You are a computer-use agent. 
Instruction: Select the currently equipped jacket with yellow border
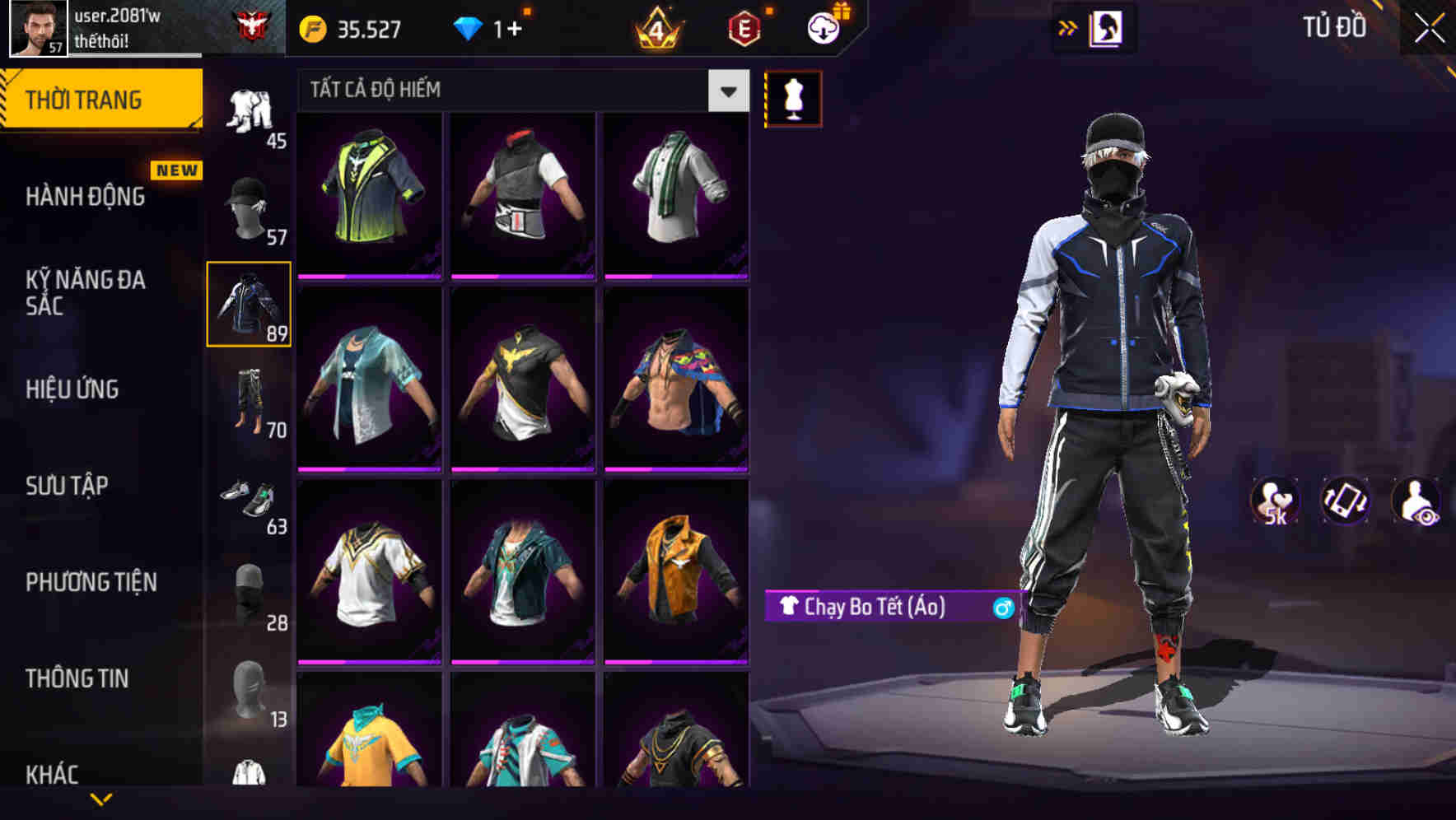coord(249,305)
